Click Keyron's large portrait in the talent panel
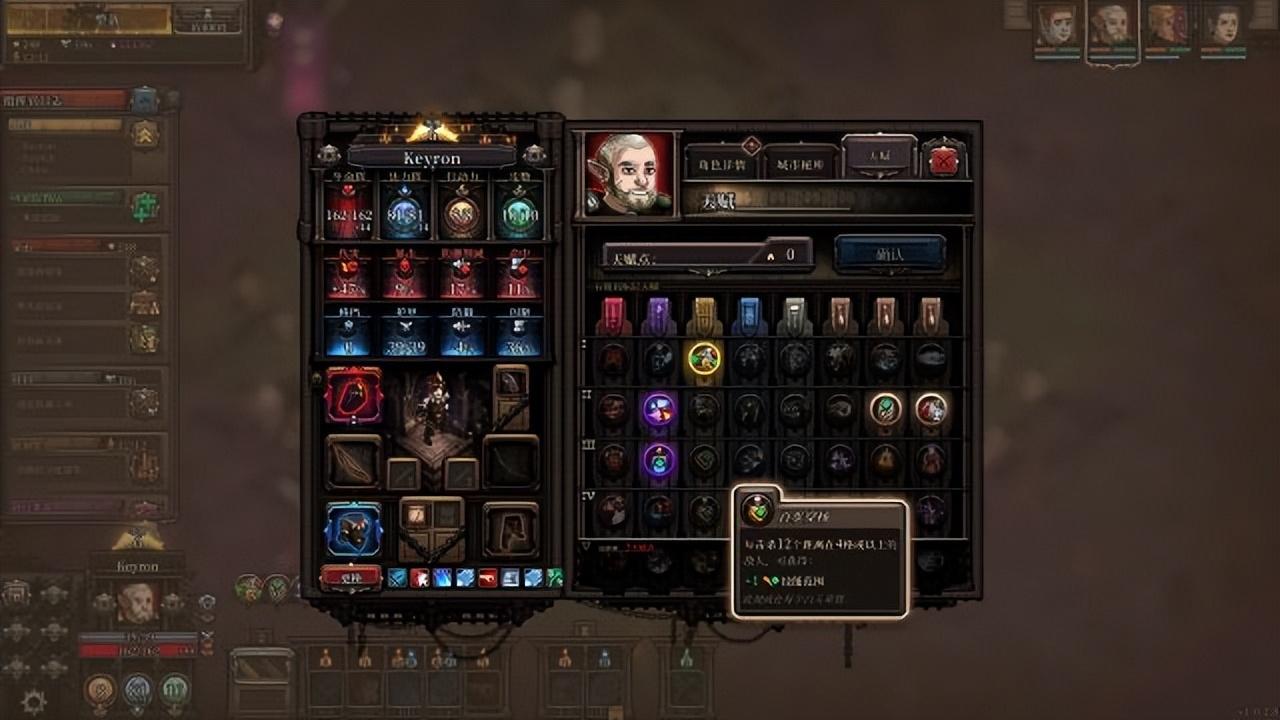Screen dimensions: 1280x720 tap(629, 172)
